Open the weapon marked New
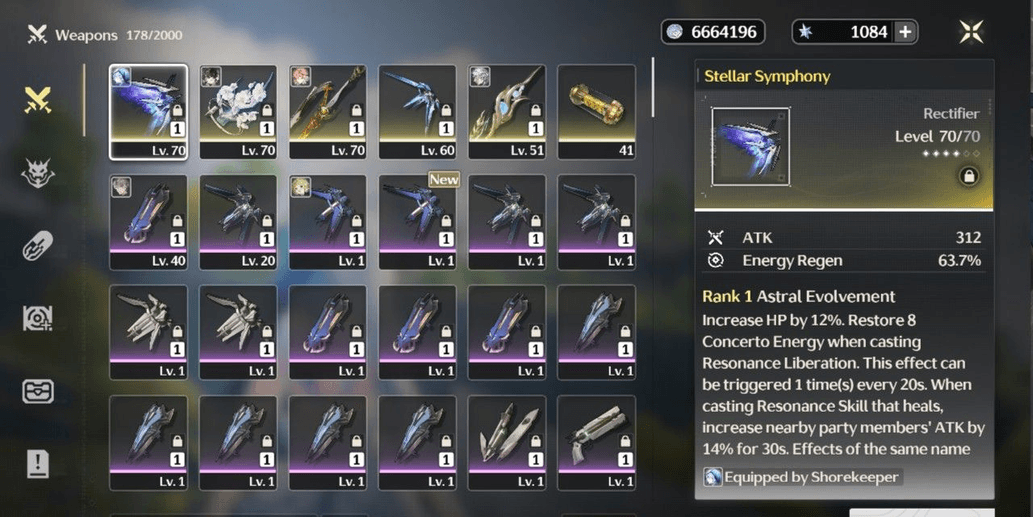Image resolution: width=1033 pixels, height=517 pixels. (417, 222)
